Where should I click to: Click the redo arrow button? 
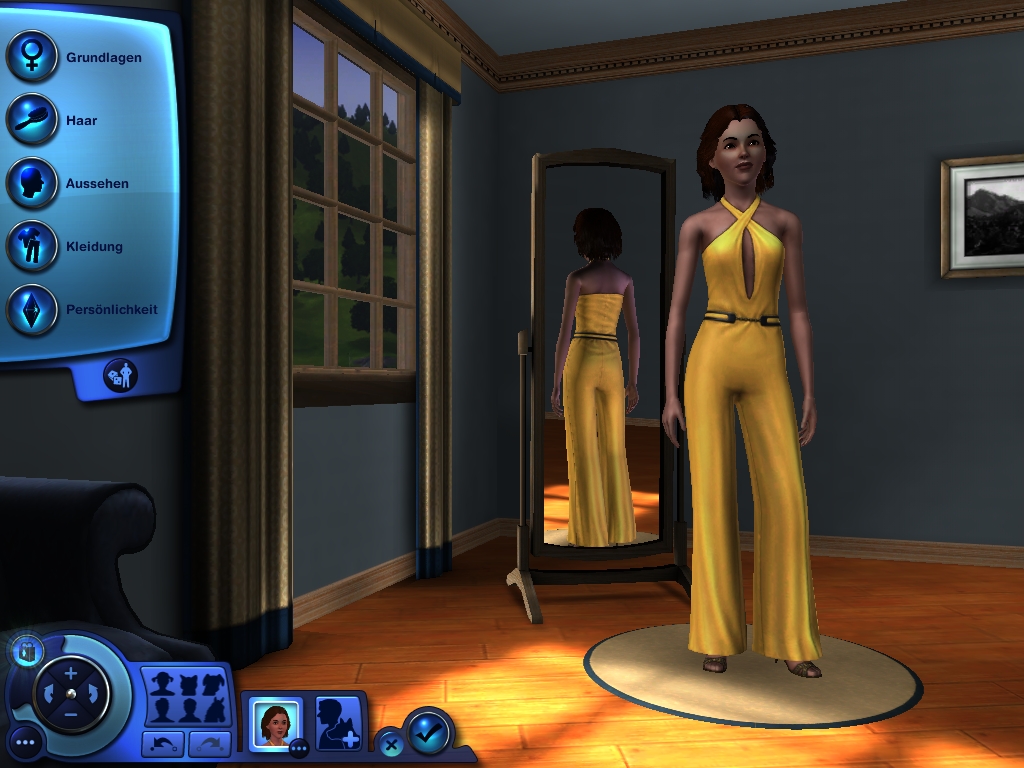point(210,744)
